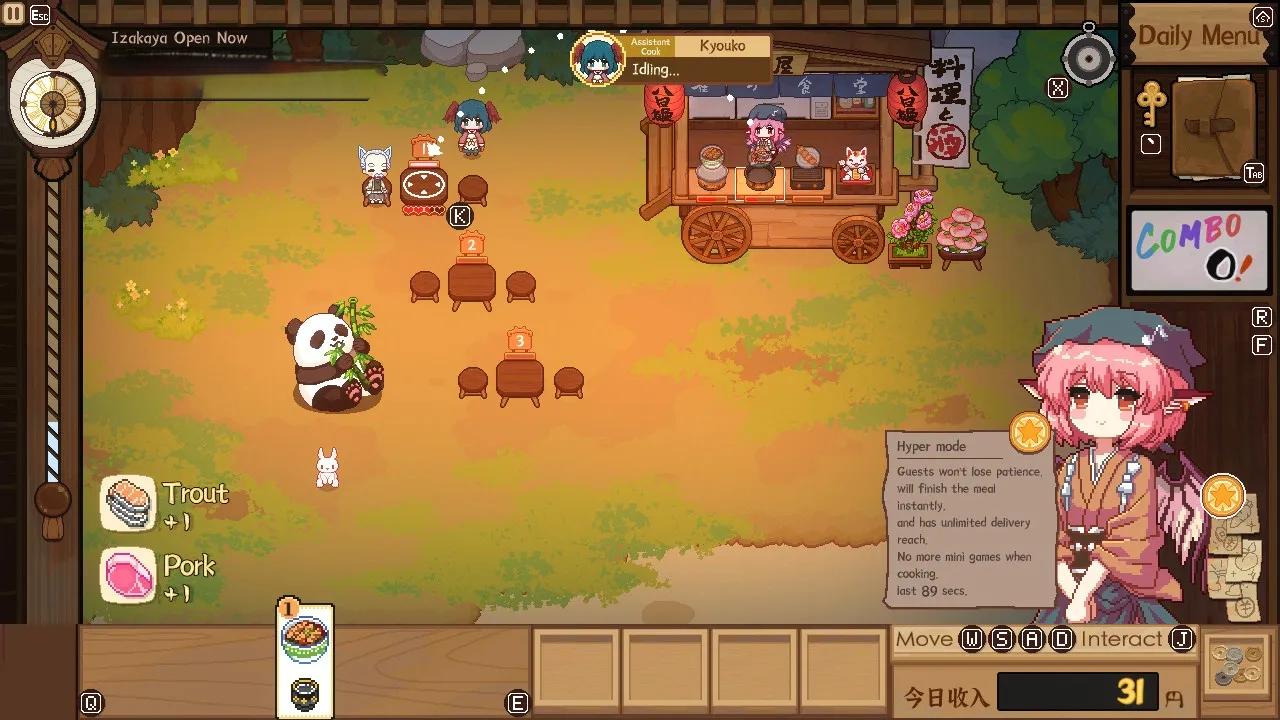The width and height of the screenshot is (1280, 720).
Task: Click the round camera target icon
Action: pos(1089,60)
